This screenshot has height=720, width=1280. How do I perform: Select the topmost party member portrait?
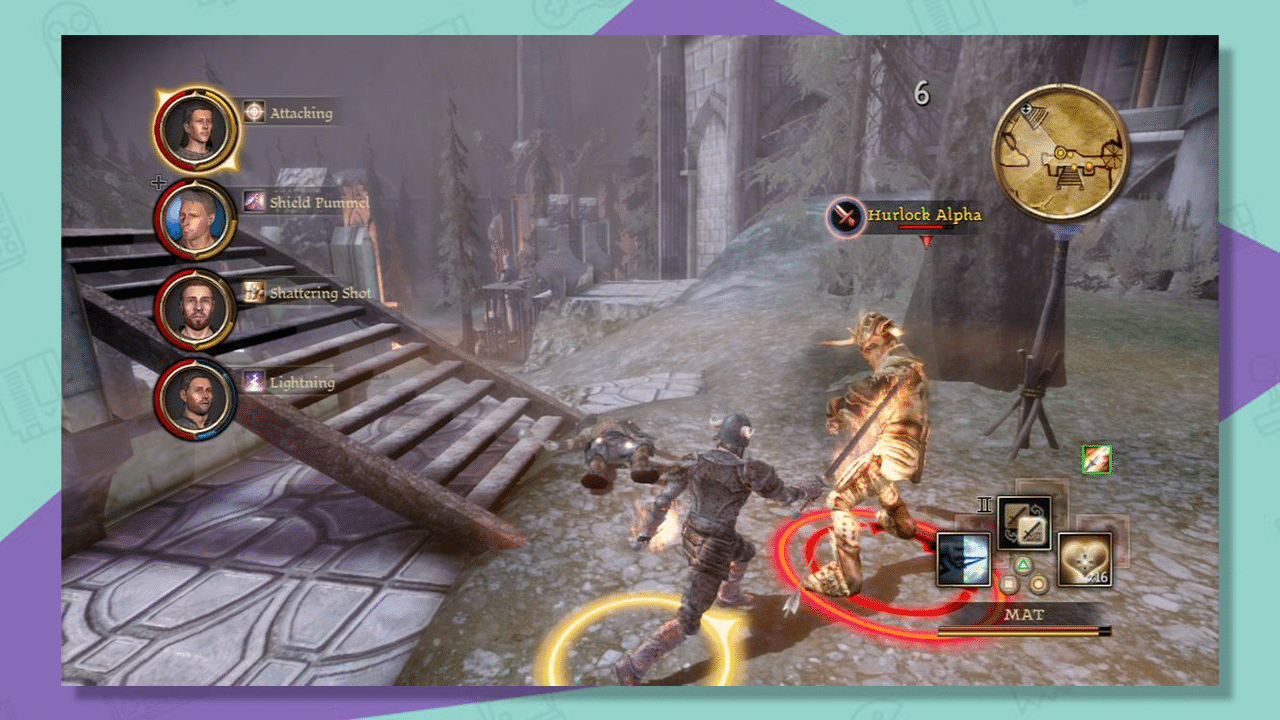point(197,128)
